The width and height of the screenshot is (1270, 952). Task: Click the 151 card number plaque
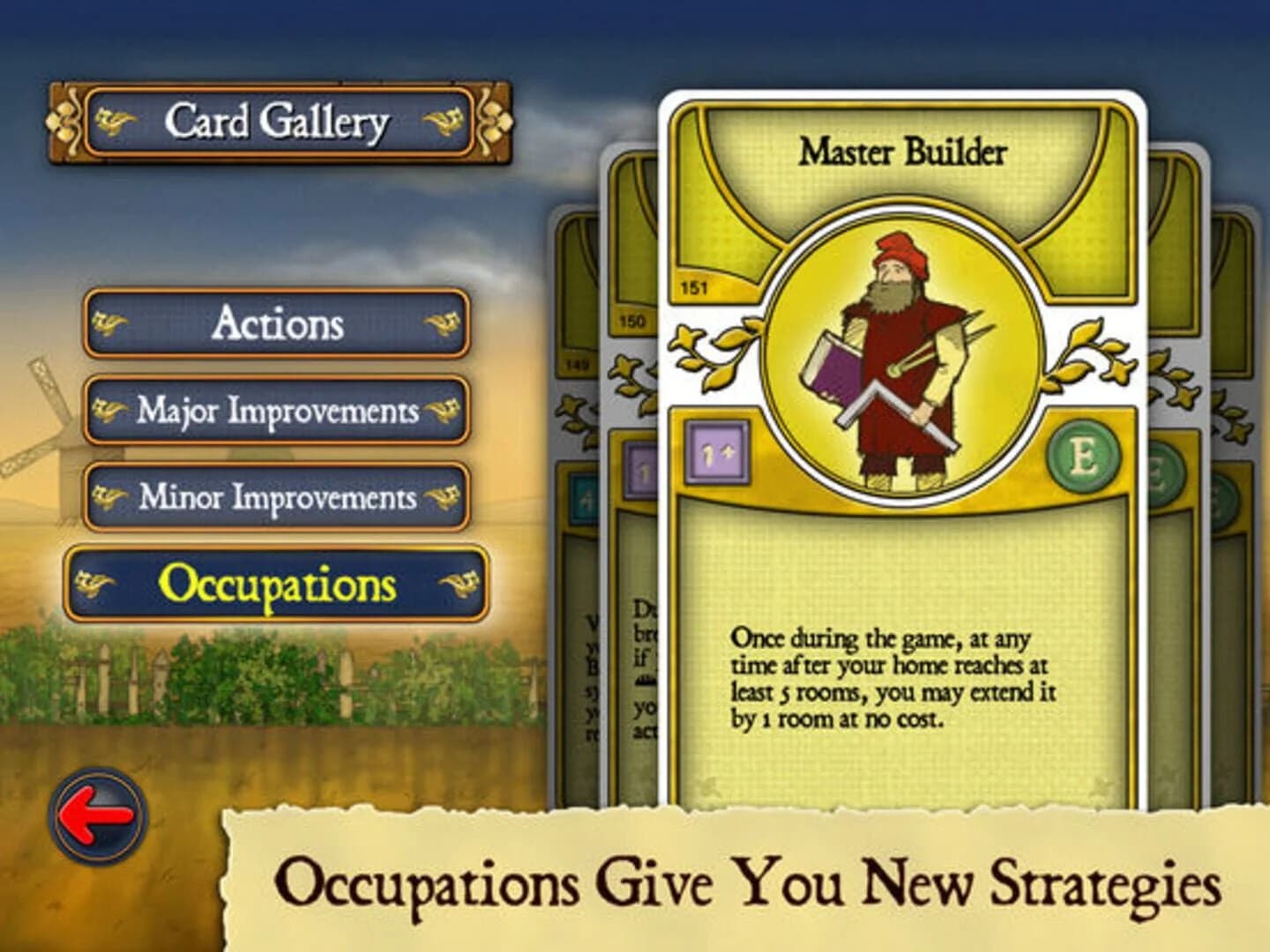tap(695, 286)
